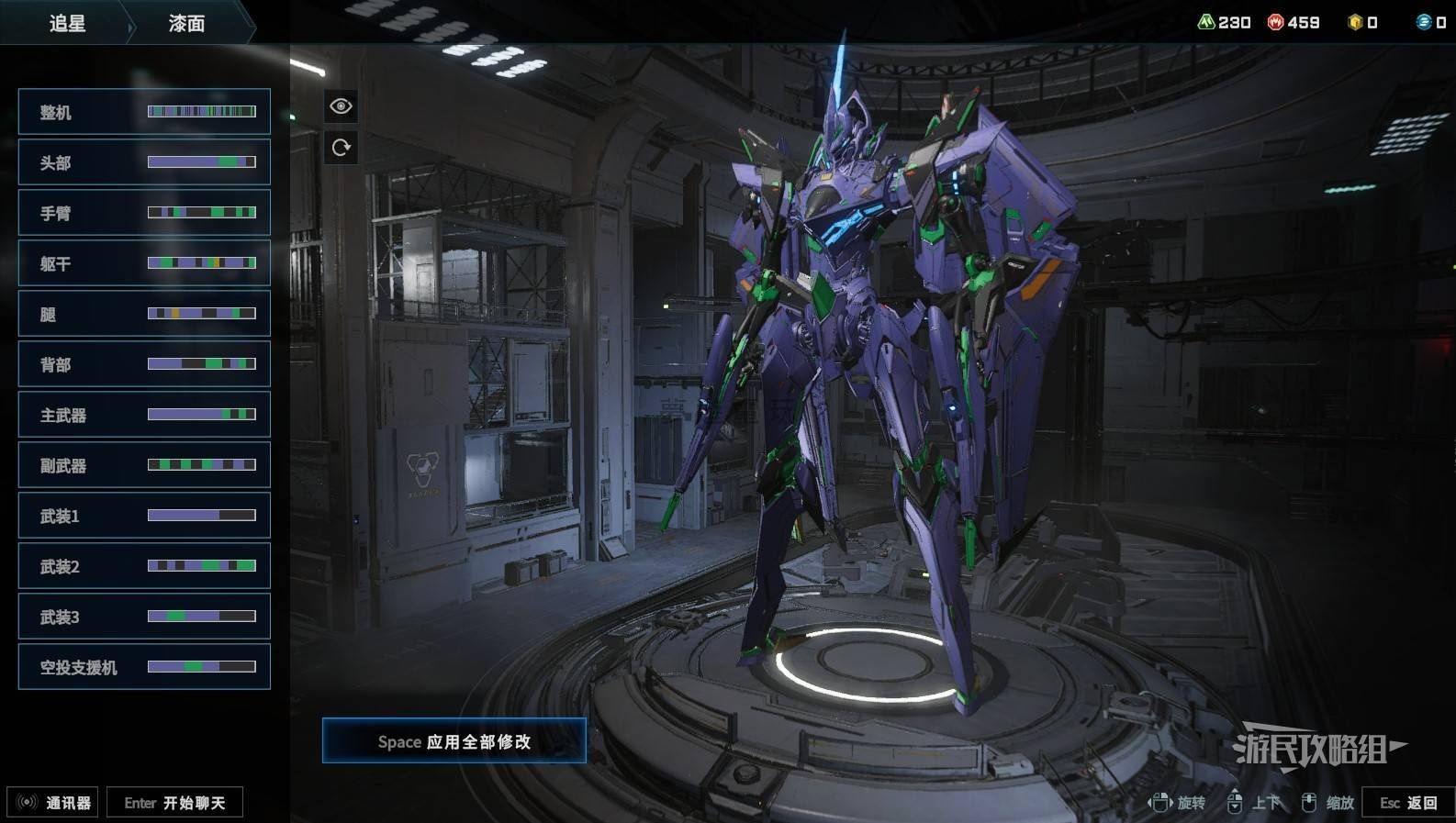Image resolution: width=1456 pixels, height=823 pixels.
Task: Choose the 武装3 paint entry
Action: pos(144,617)
